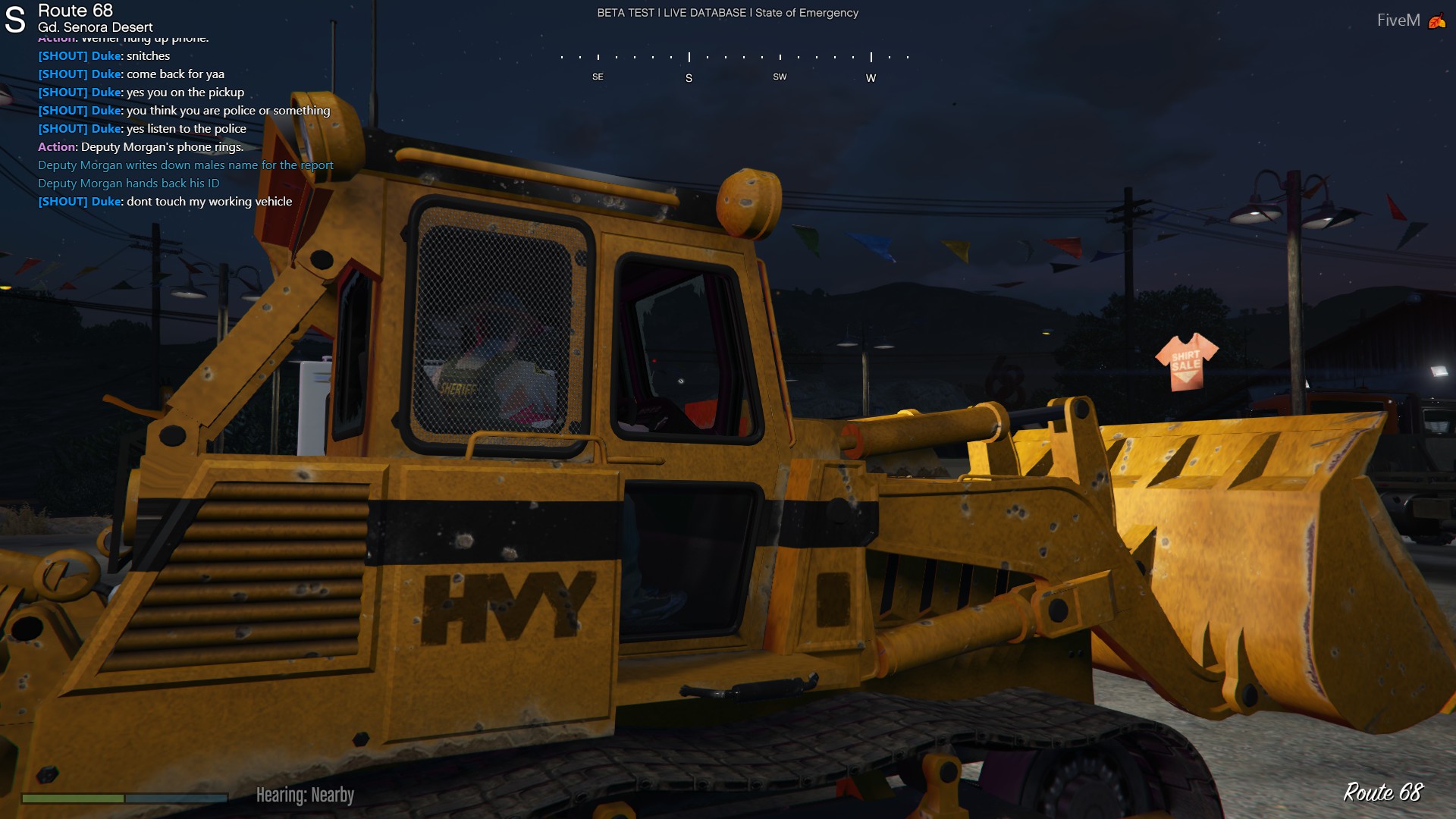
Task: Click the "Hearing: Nearby" voice range indicator
Action: (305, 795)
